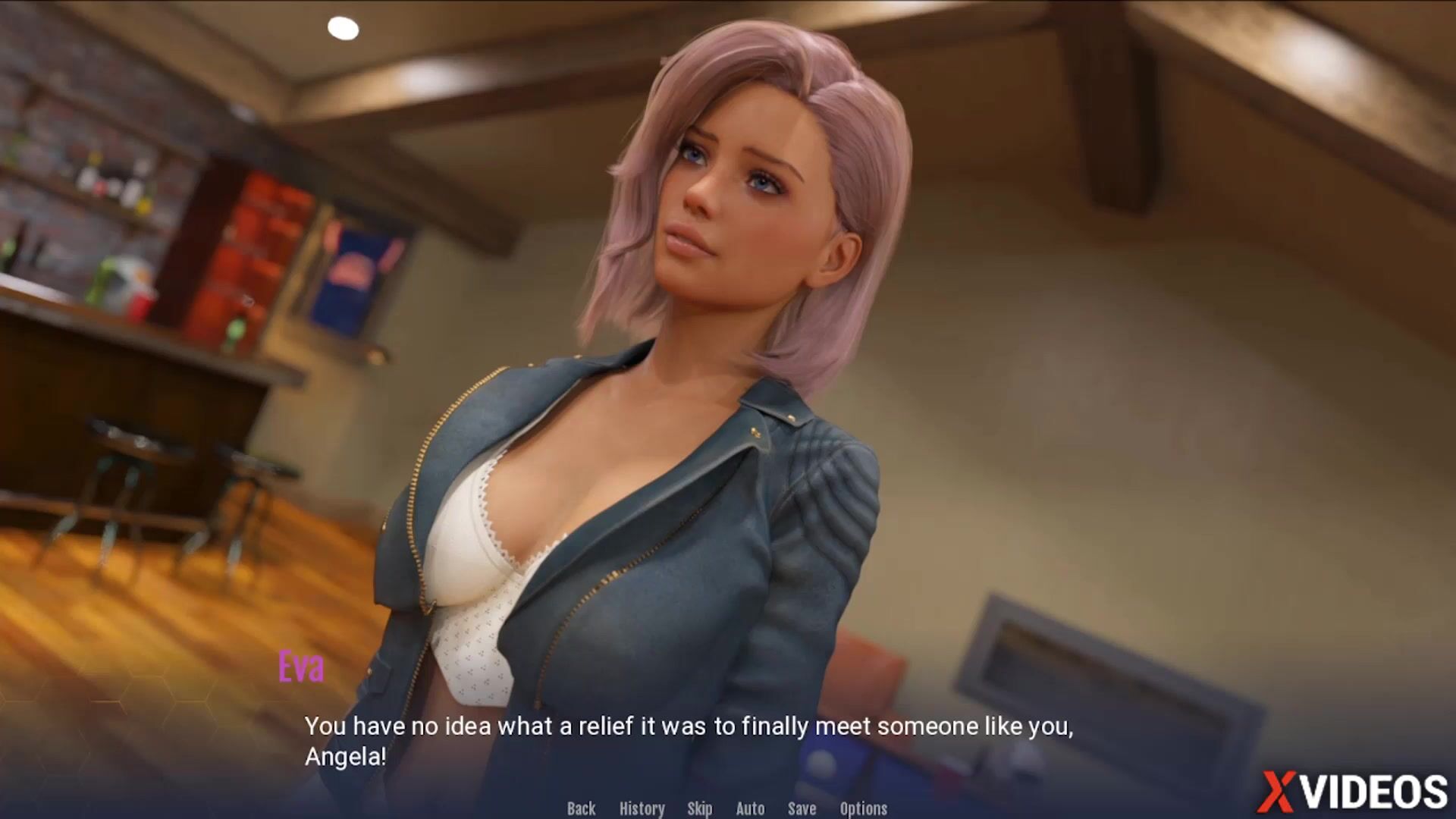The width and height of the screenshot is (1456, 819).
Task: Open the Options menu
Action: 863,808
